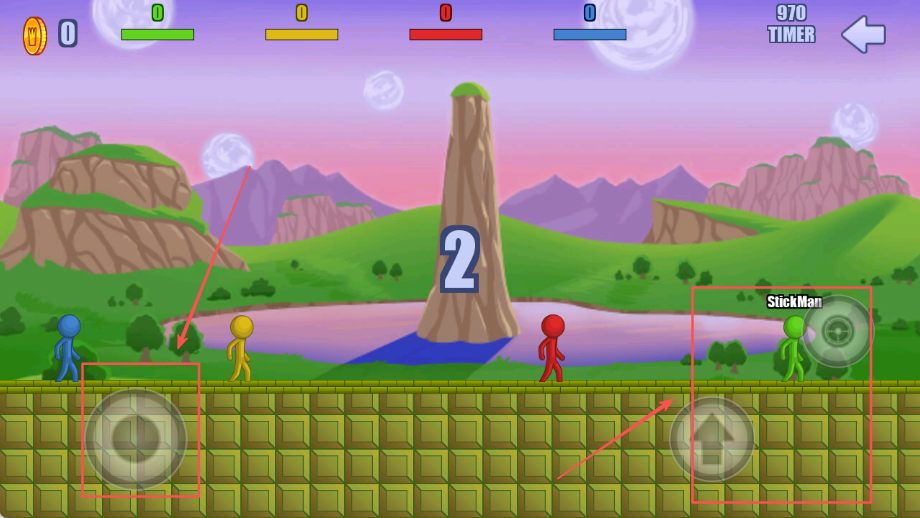
Task: Click the gold coin icon
Action: click(35, 35)
